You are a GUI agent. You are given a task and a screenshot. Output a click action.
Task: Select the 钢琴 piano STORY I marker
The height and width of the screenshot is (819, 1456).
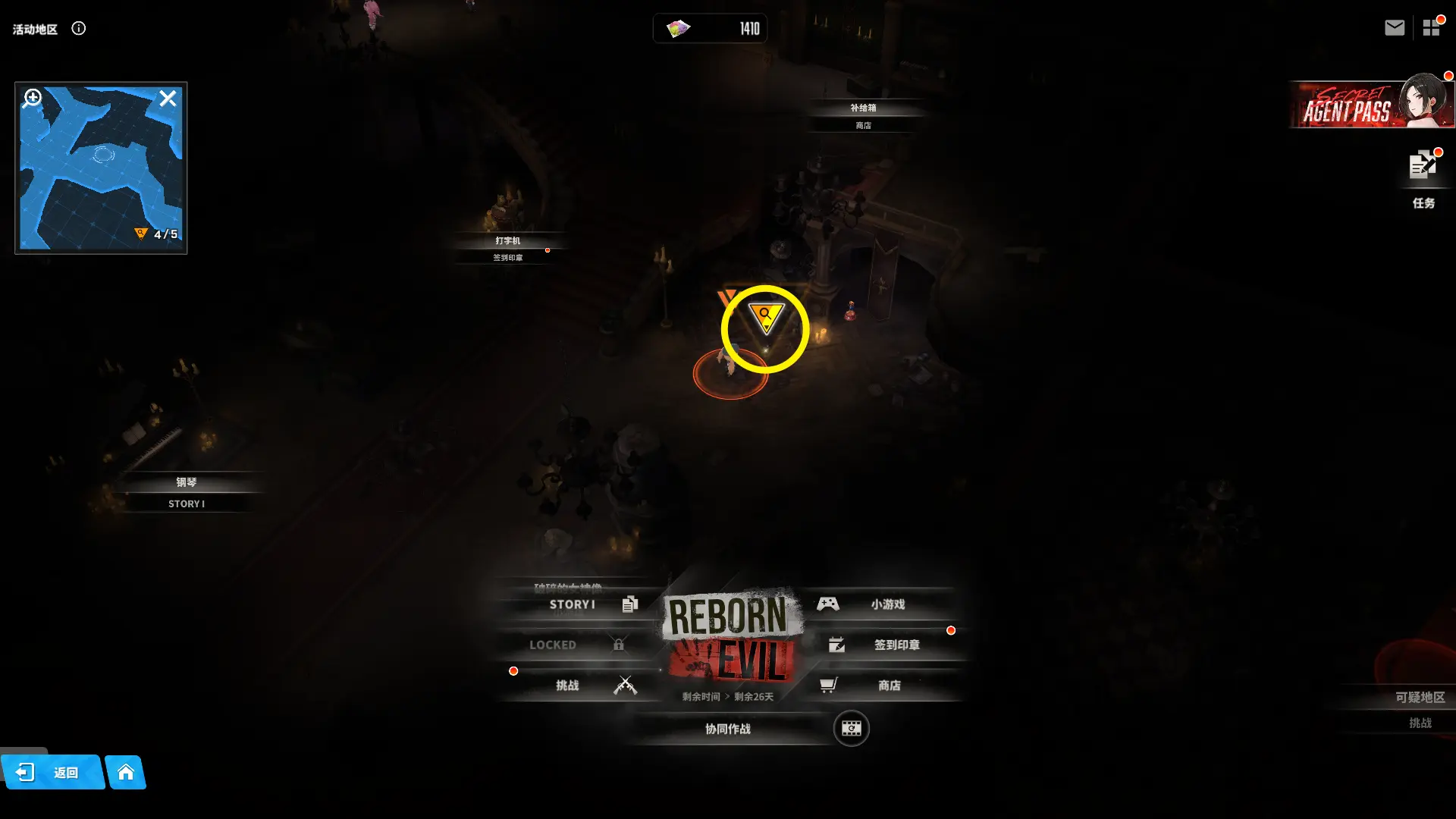click(187, 492)
